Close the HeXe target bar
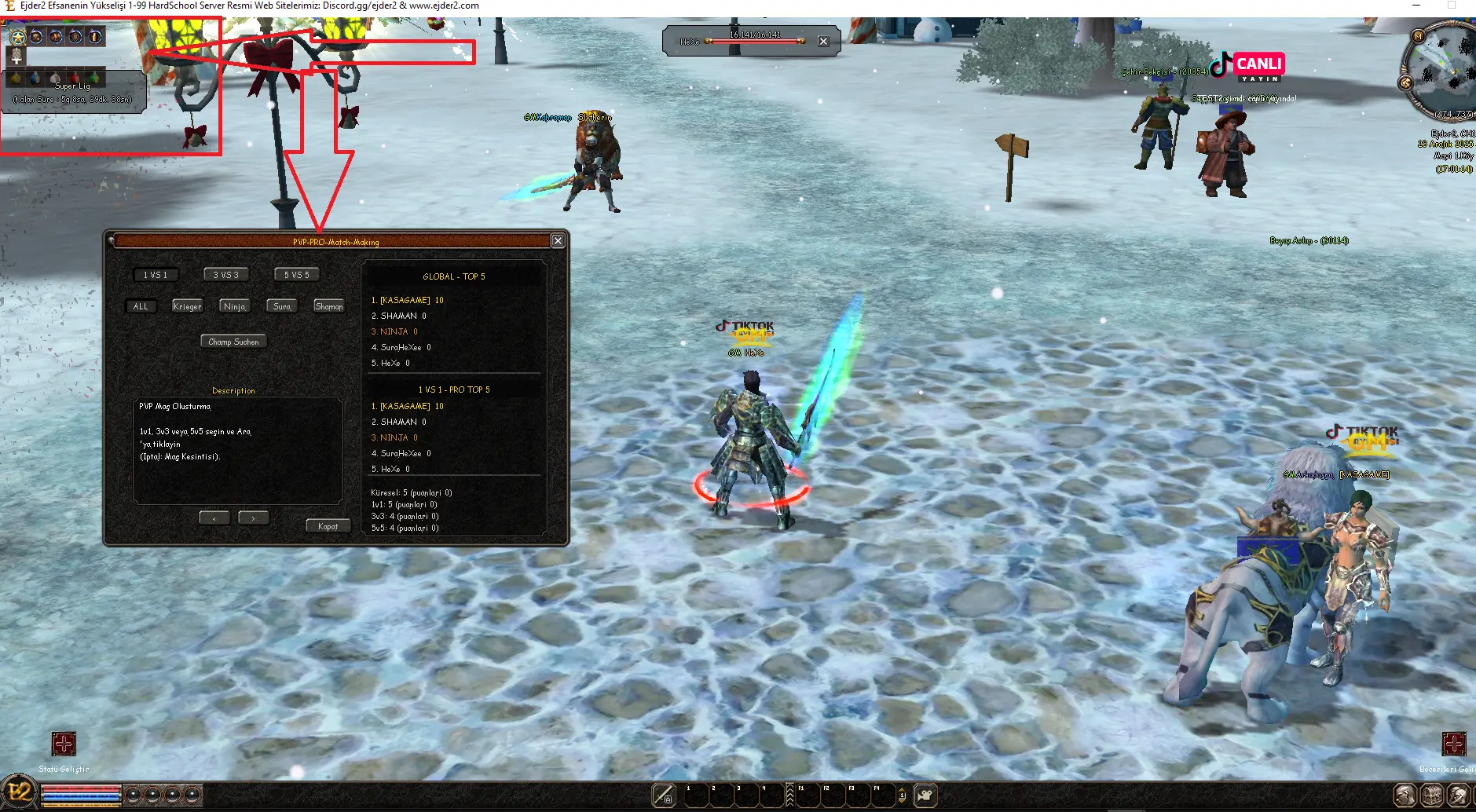 pyautogui.click(x=823, y=42)
